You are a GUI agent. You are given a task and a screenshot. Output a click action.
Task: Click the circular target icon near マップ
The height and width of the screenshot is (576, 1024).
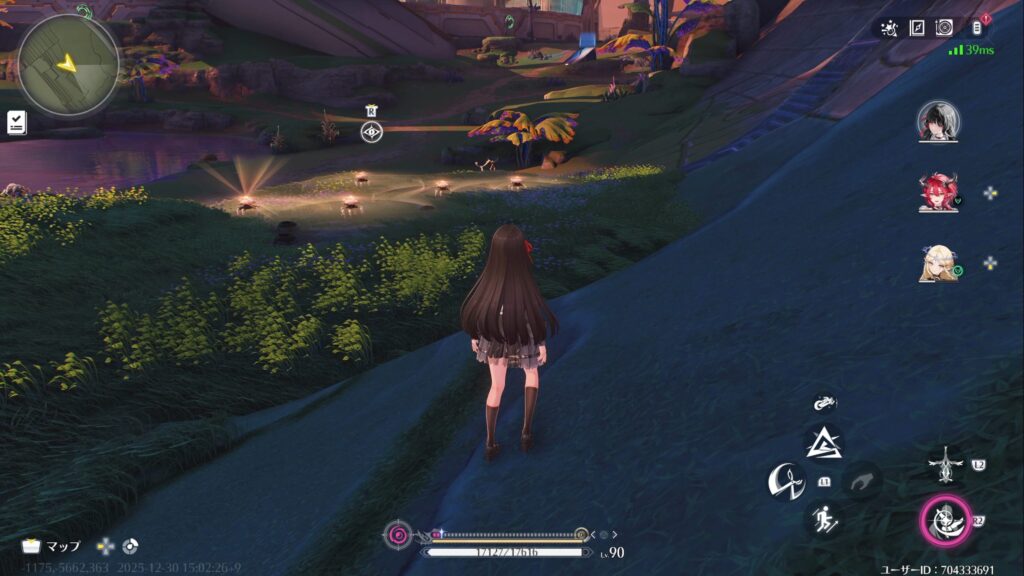(130, 546)
